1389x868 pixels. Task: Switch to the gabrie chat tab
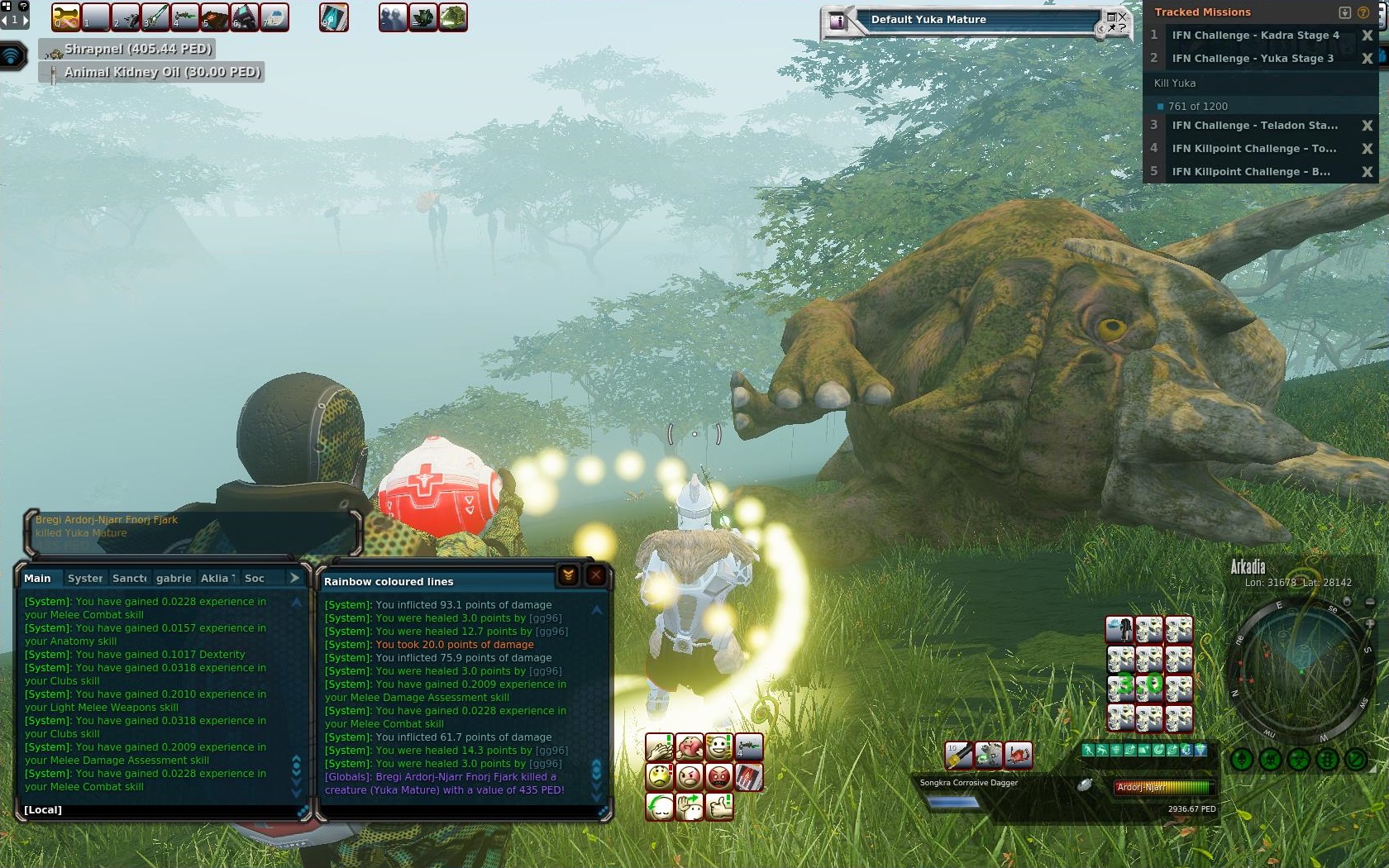[174, 578]
